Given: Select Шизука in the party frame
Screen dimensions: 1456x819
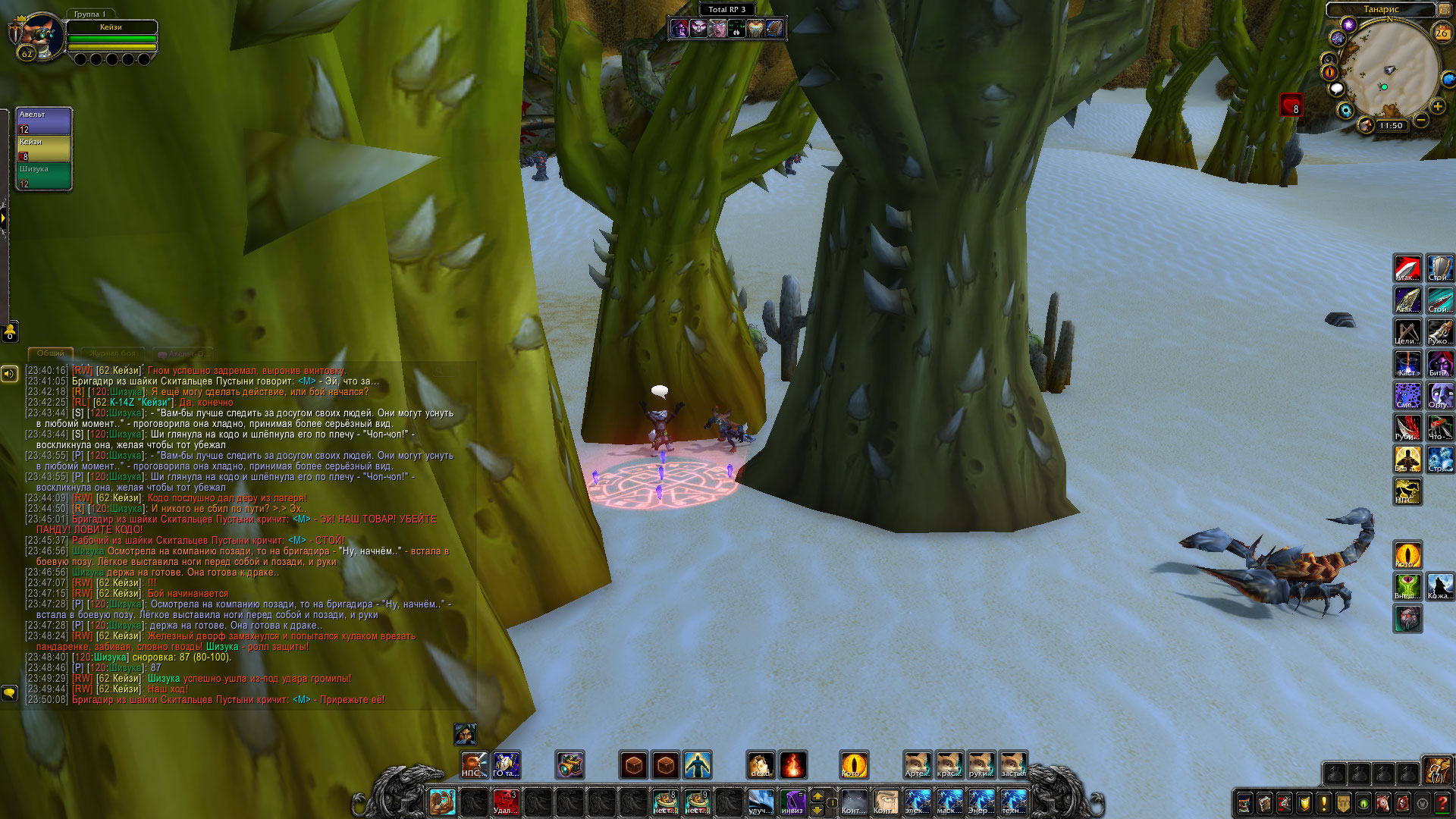Looking at the screenshot, I should point(44,176).
